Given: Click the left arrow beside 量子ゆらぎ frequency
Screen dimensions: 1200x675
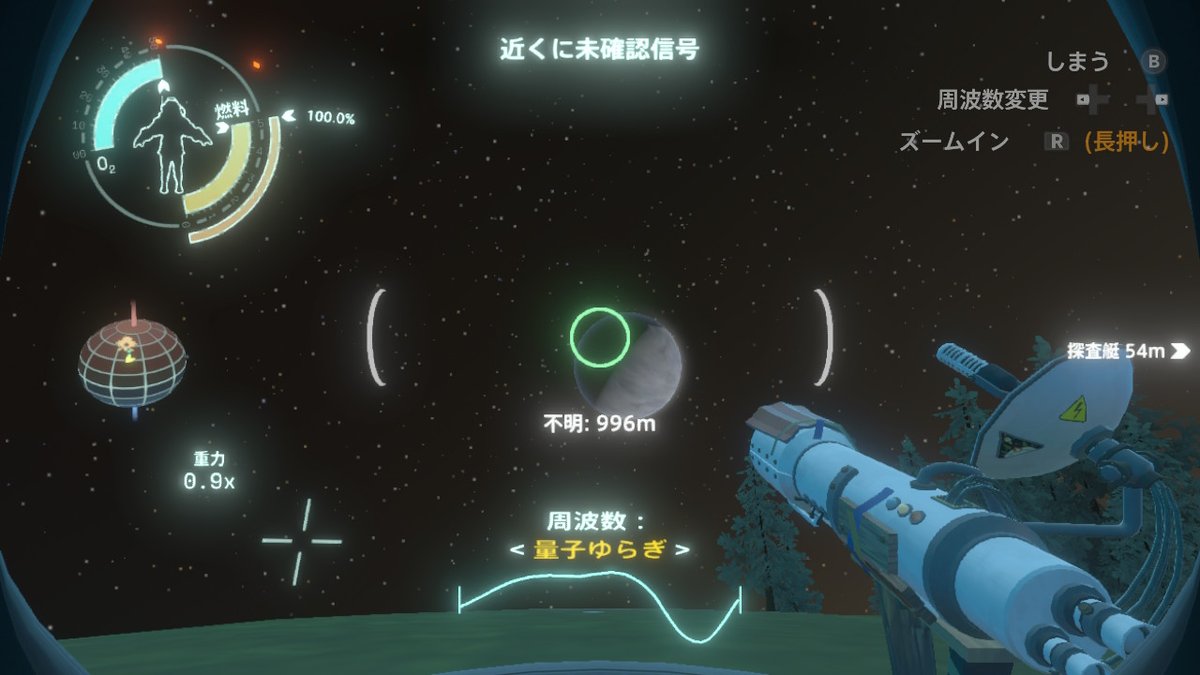Looking at the screenshot, I should 516,550.
